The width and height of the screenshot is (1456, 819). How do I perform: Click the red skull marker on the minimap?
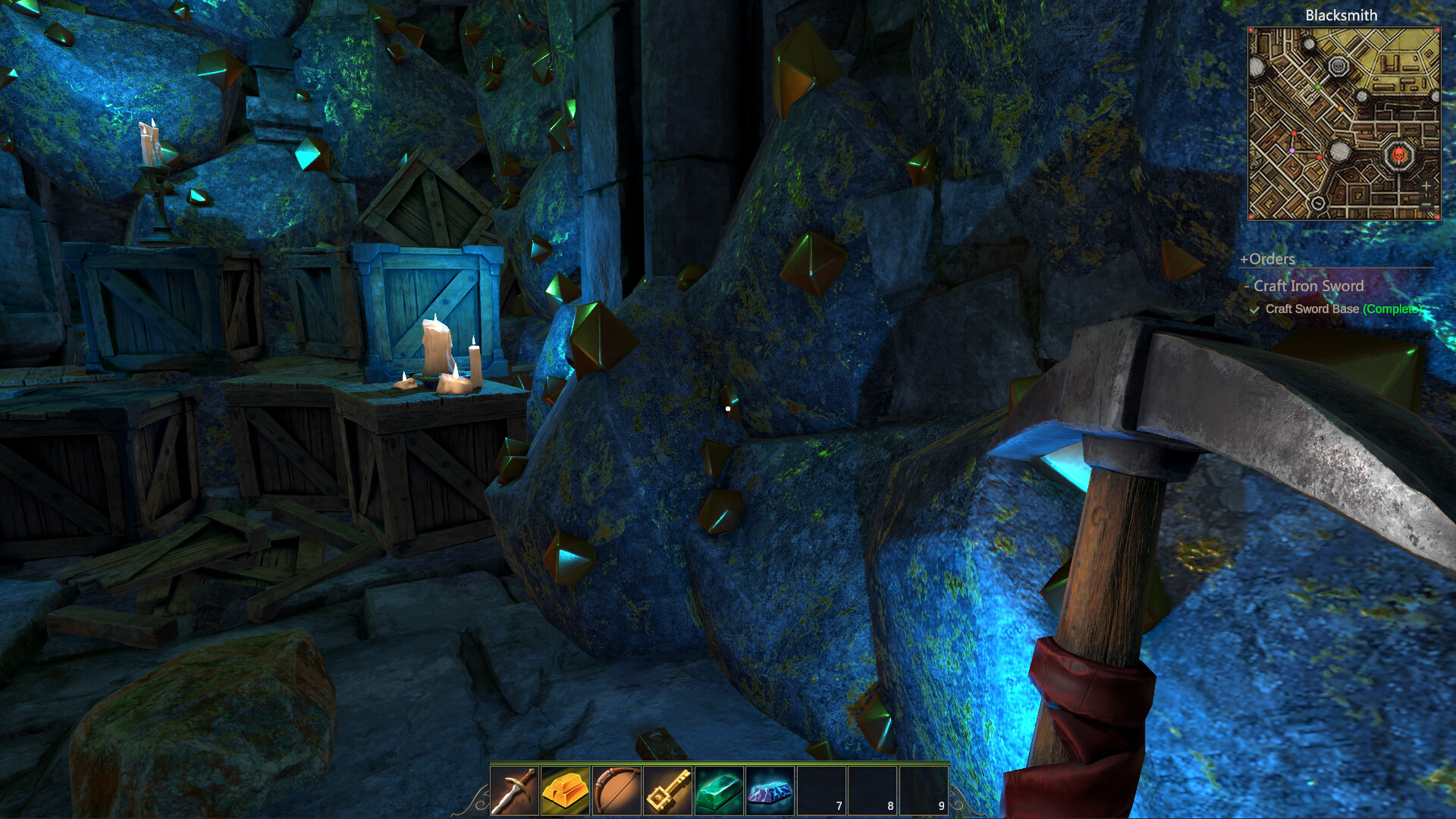1399,153
